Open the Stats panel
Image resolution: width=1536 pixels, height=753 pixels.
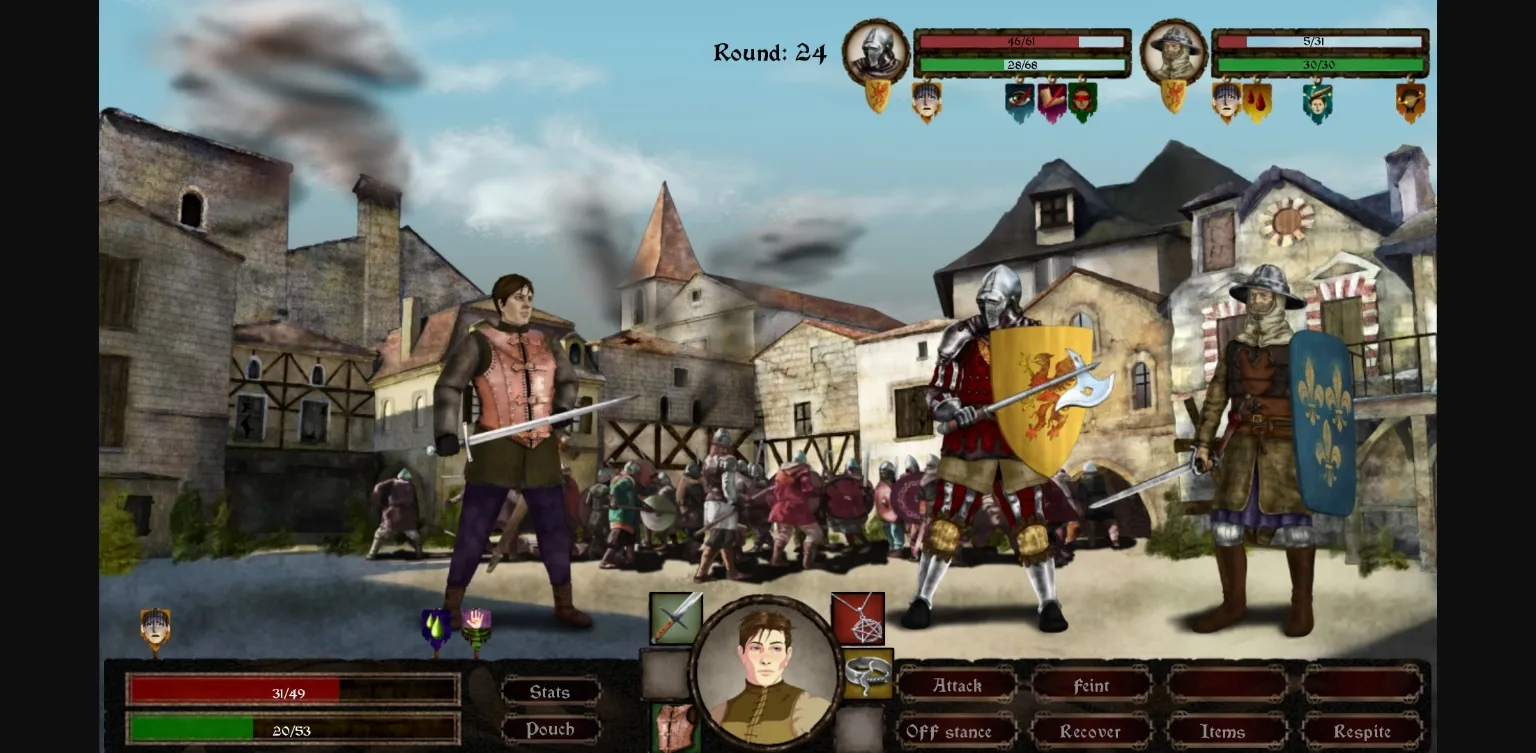pos(549,691)
